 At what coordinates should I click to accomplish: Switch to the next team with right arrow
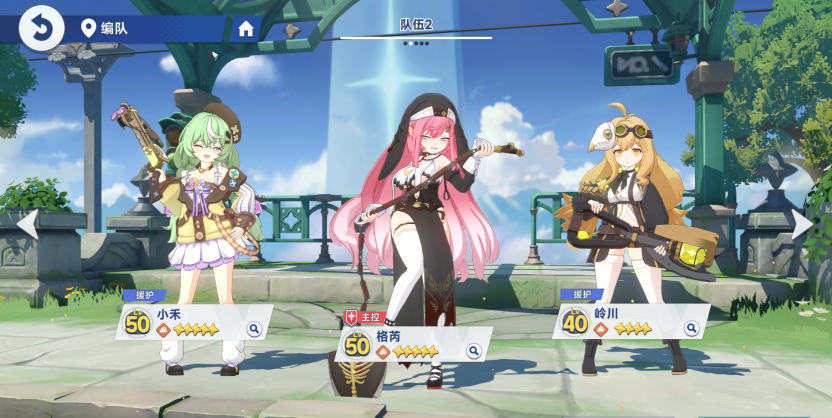point(803,224)
